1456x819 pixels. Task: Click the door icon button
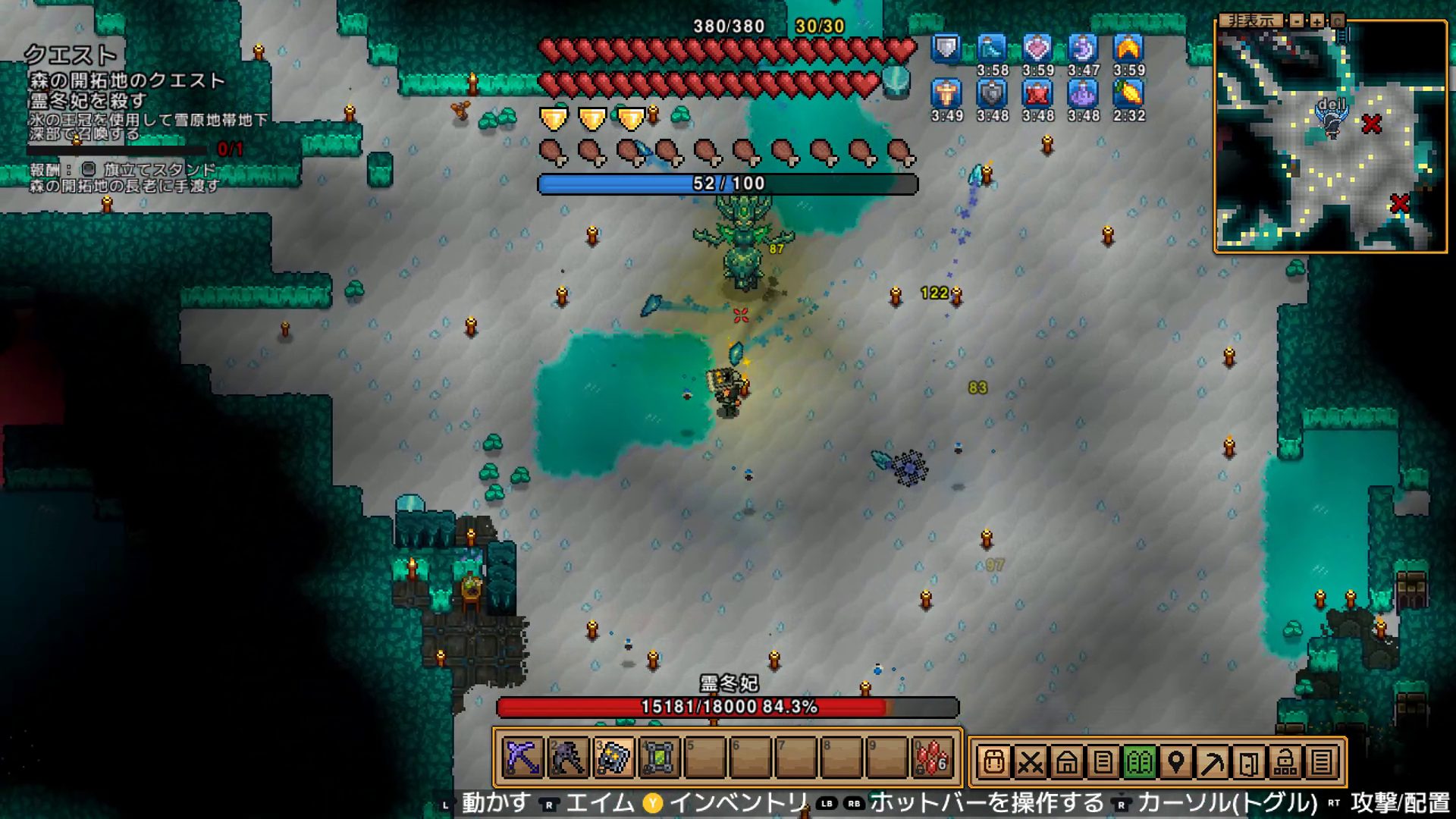(1248, 761)
